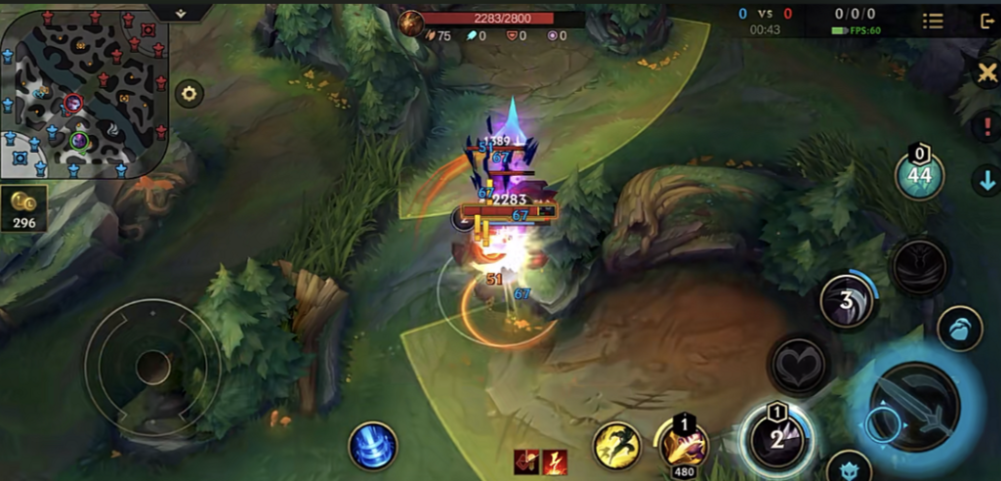
Task: Expand the dropdown arrow above the minimap
Action: (180, 12)
